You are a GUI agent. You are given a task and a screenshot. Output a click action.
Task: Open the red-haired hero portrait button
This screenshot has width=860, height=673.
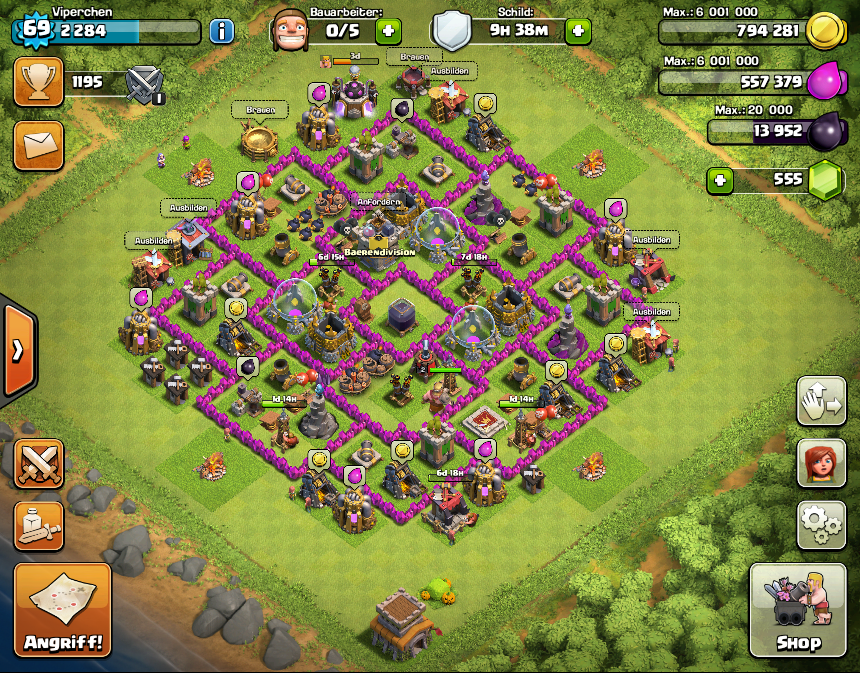[x=821, y=463]
